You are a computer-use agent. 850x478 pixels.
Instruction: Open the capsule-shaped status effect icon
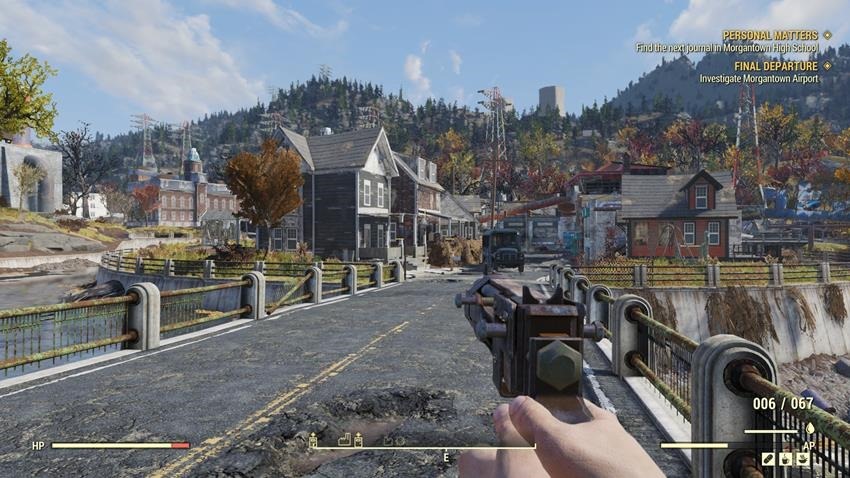[x=768, y=459]
